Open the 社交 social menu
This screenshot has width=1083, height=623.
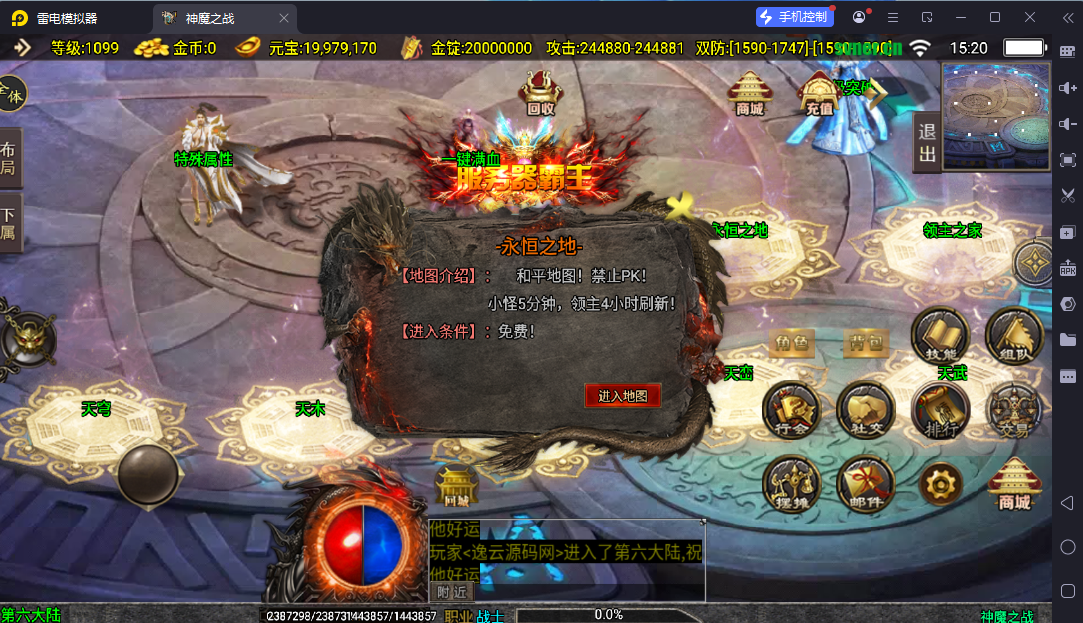click(866, 410)
